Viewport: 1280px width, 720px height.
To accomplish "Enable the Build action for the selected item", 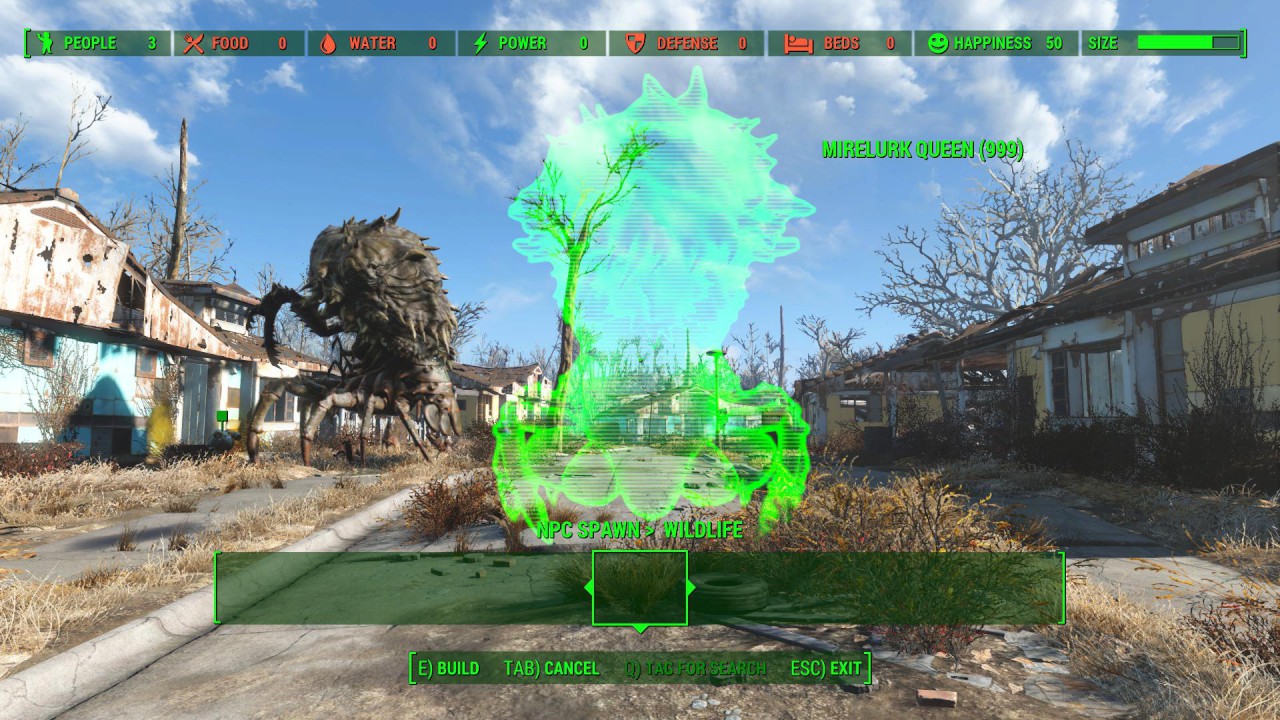I will click(445, 667).
